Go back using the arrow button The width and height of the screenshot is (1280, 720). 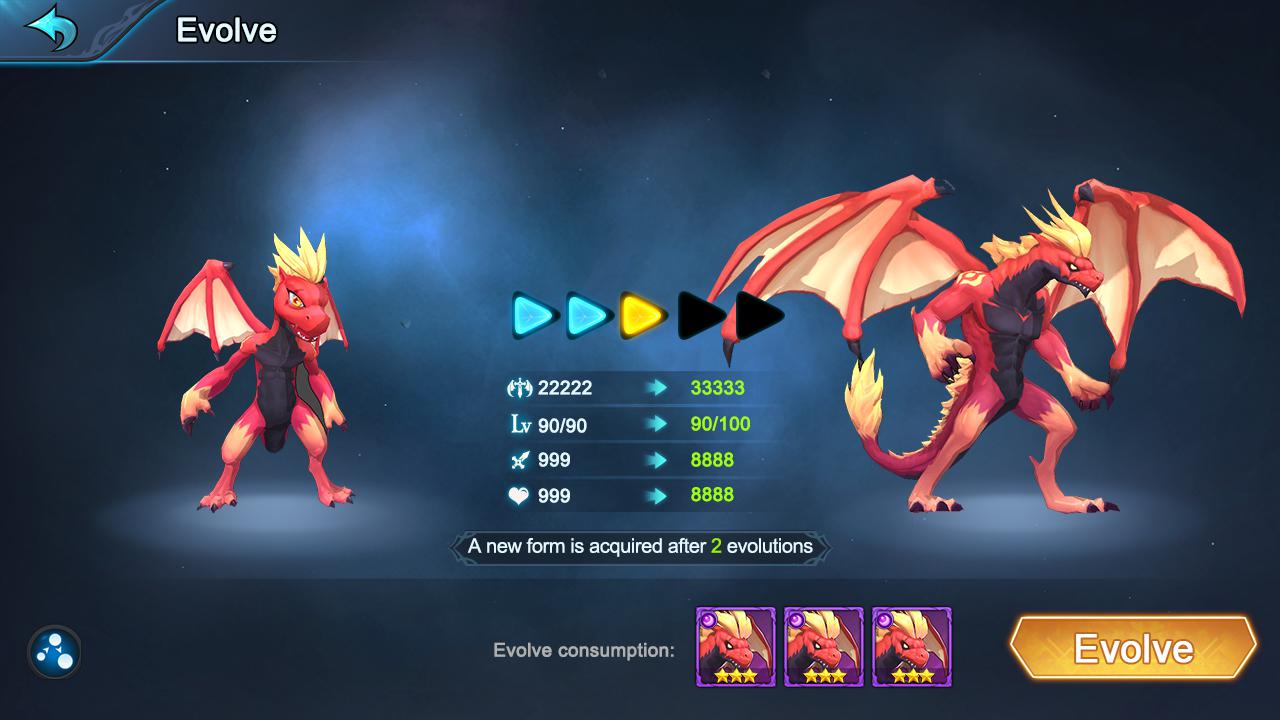tap(52, 28)
